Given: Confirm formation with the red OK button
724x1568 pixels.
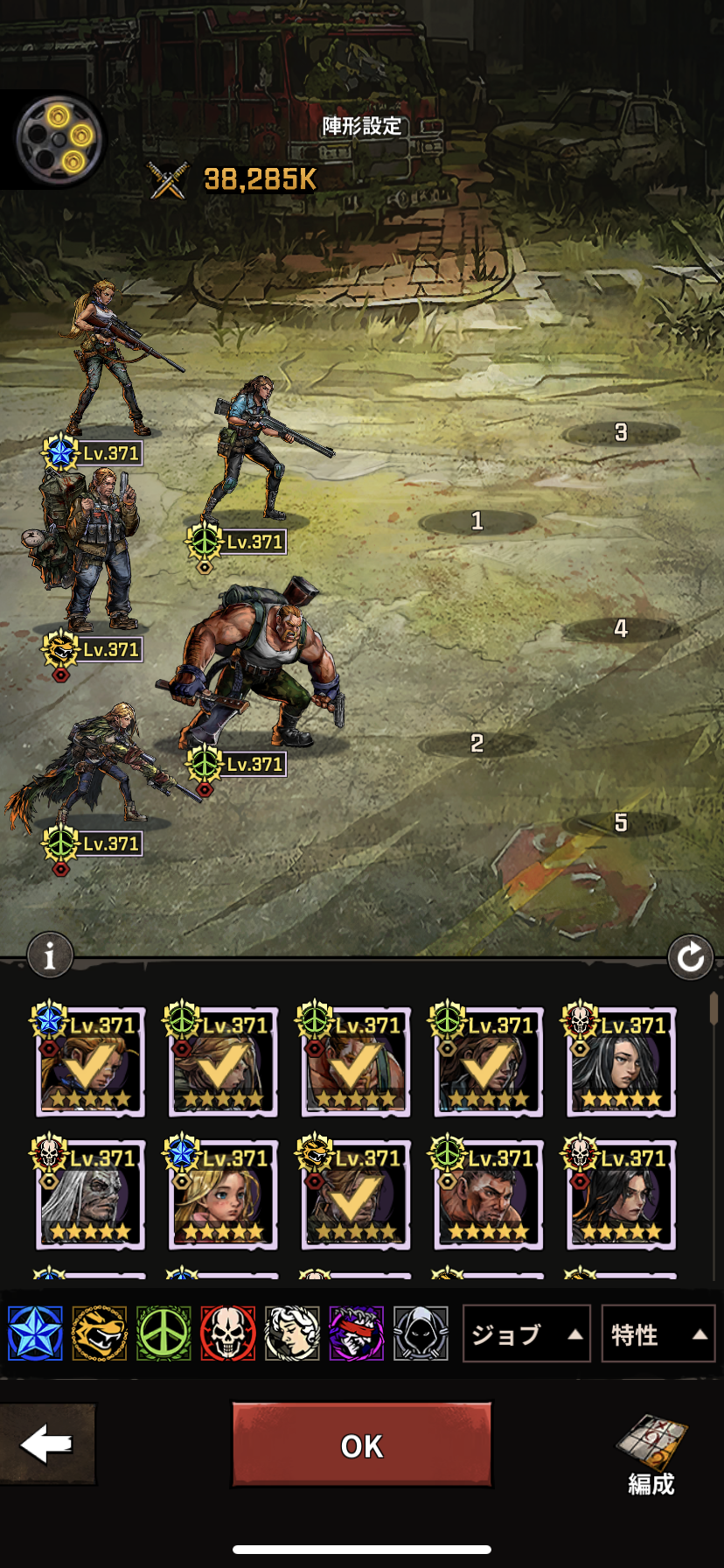Looking at the screenshot, I should click(361, 1445).
